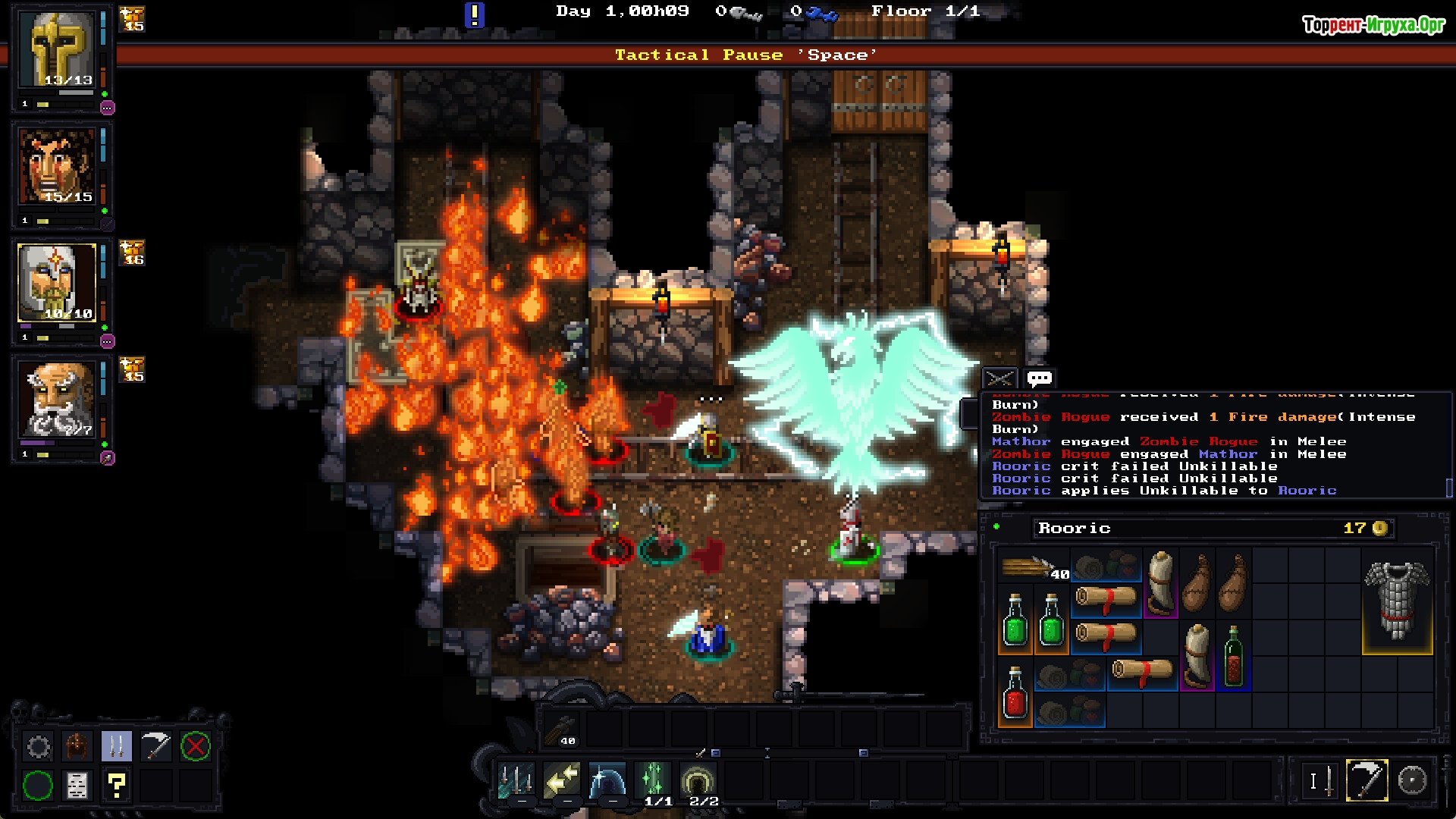1456x819 pixels.
Task: Activate the falling swords ability
Action: pos(516,780)
